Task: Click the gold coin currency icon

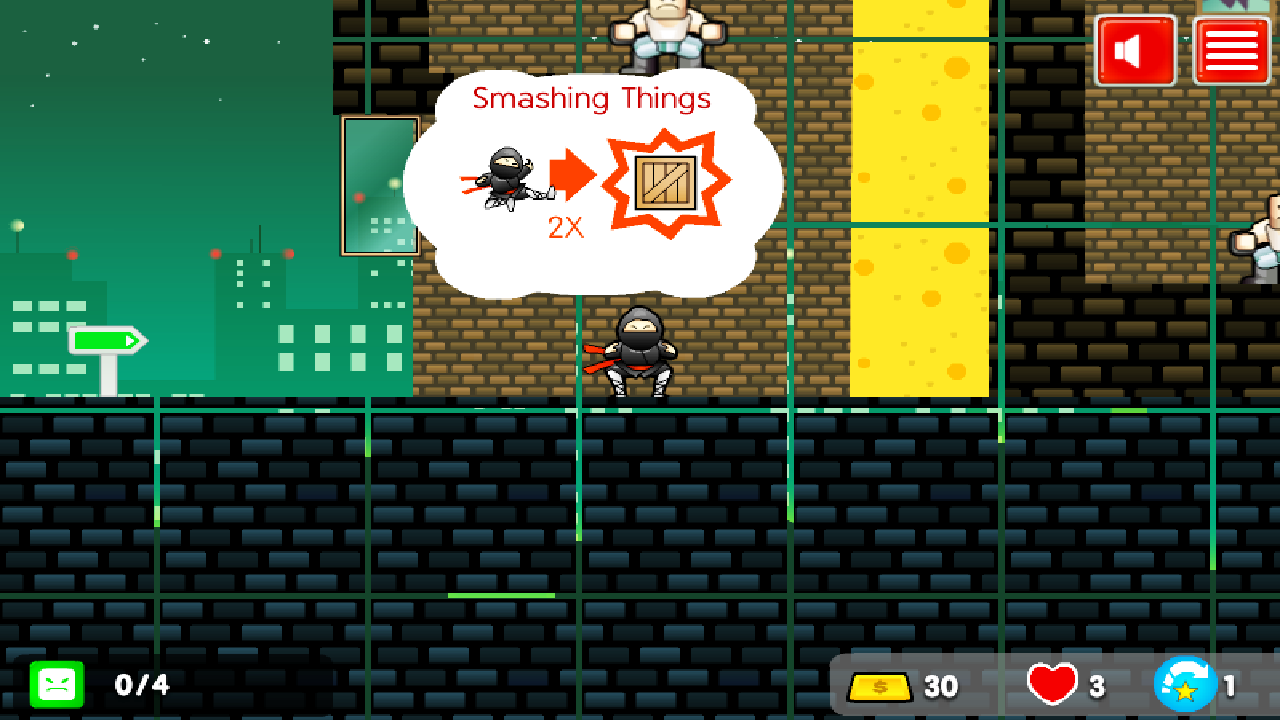Action: tap(880, 686)
